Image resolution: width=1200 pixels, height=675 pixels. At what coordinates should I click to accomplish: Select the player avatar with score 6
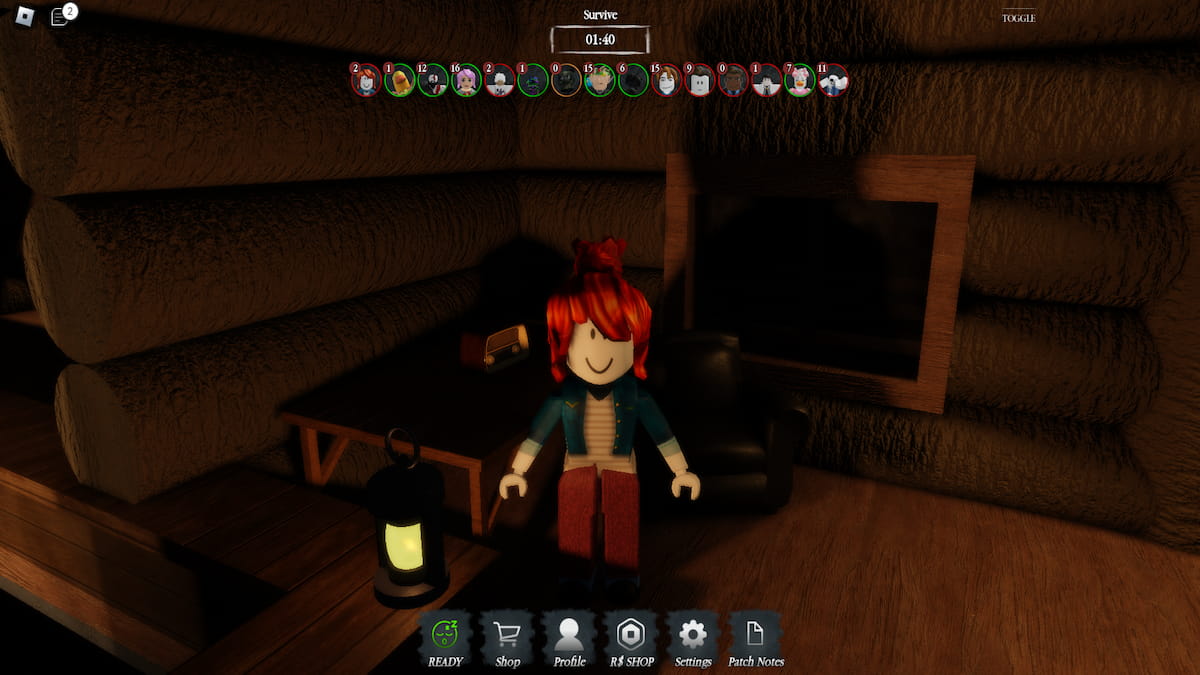(x=633, y=81)
